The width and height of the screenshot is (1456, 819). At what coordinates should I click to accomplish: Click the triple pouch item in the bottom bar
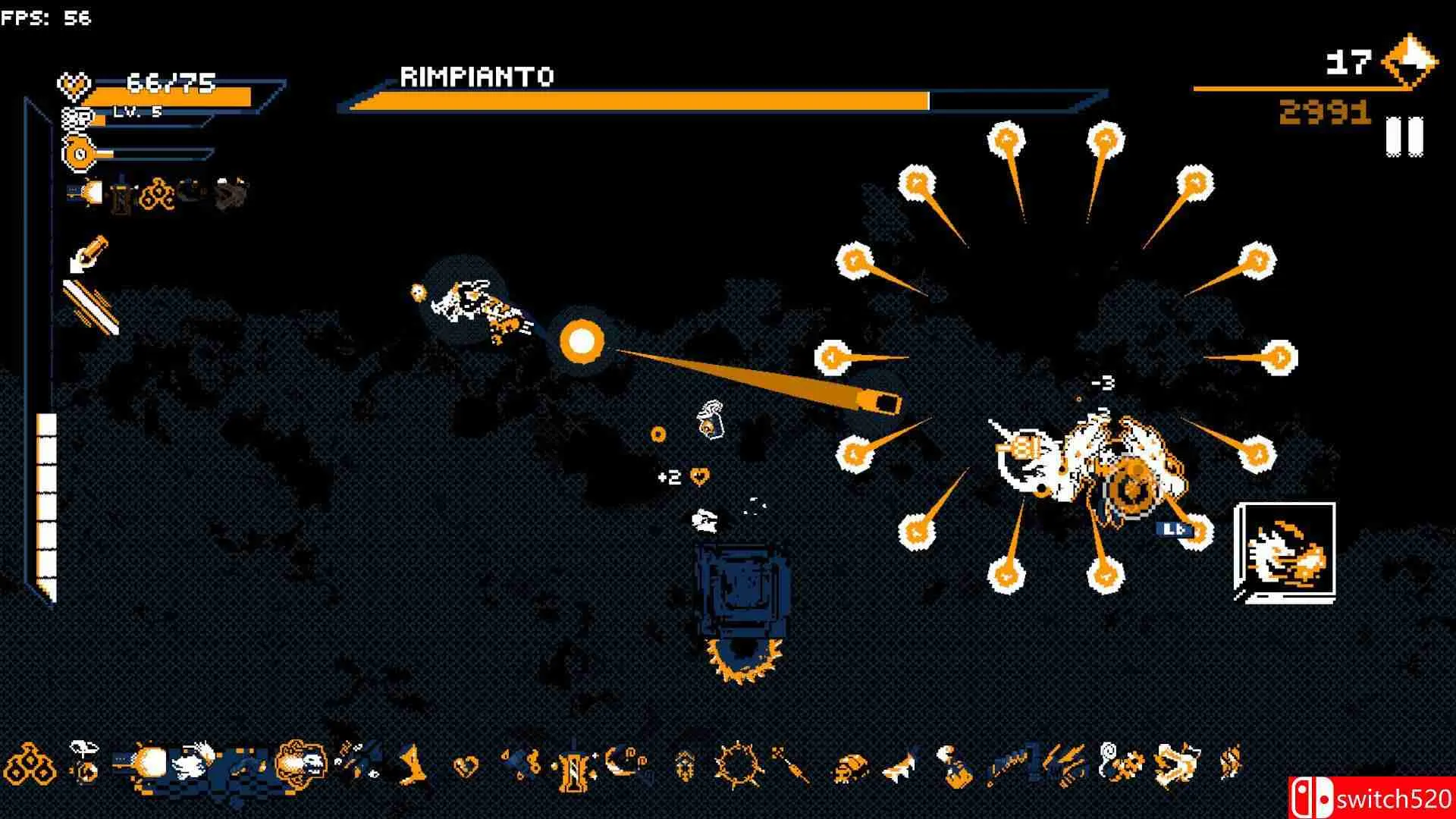click(x=32, y=763)
